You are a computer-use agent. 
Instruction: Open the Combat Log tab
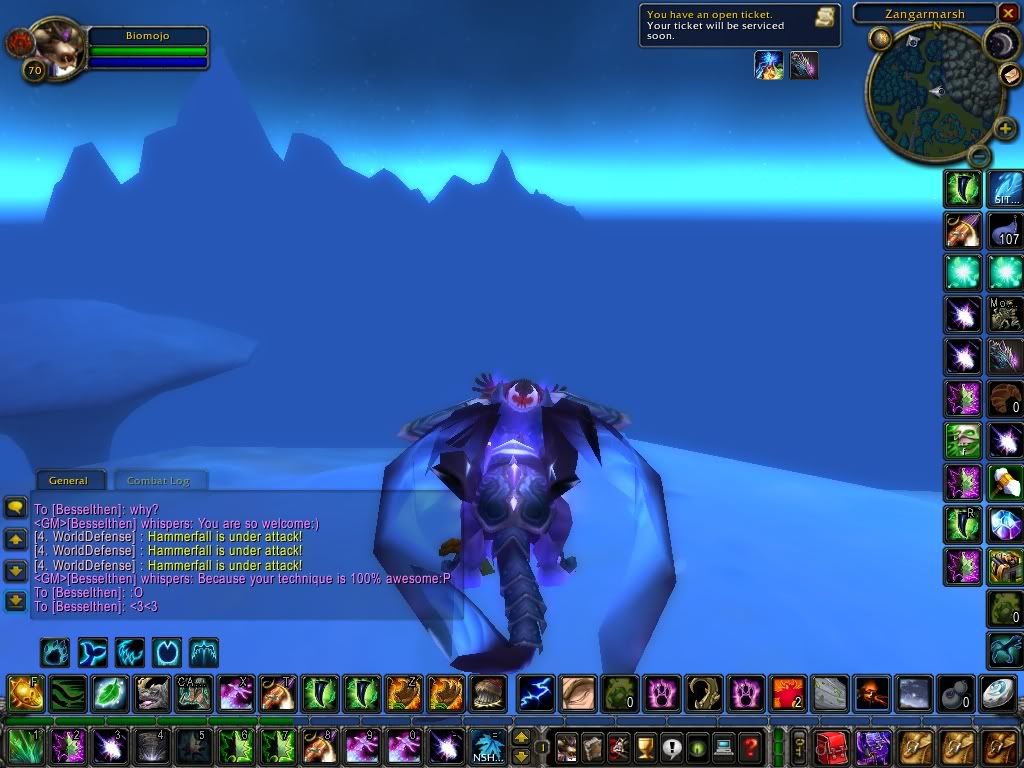pos(158,480)
